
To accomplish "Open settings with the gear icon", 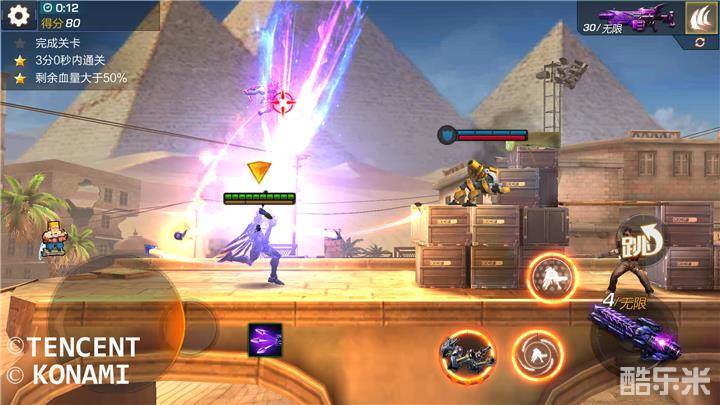I will 19,17.
